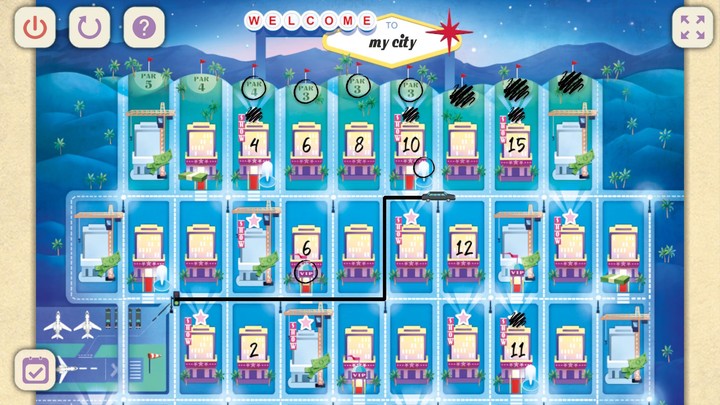The width and height of the screenshot is (720, 405).
Task: Open the question mark help
Action: (x=144, y=27)
